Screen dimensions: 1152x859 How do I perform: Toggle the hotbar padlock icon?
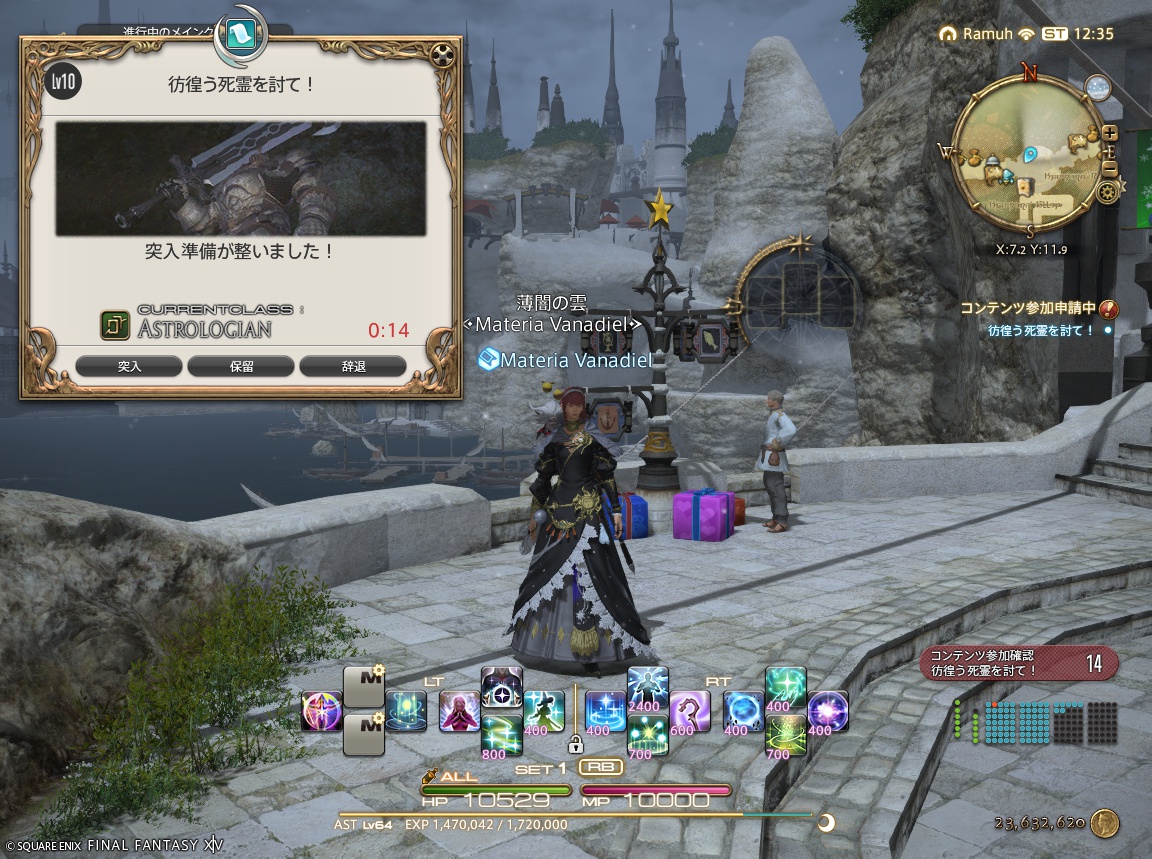575,744
